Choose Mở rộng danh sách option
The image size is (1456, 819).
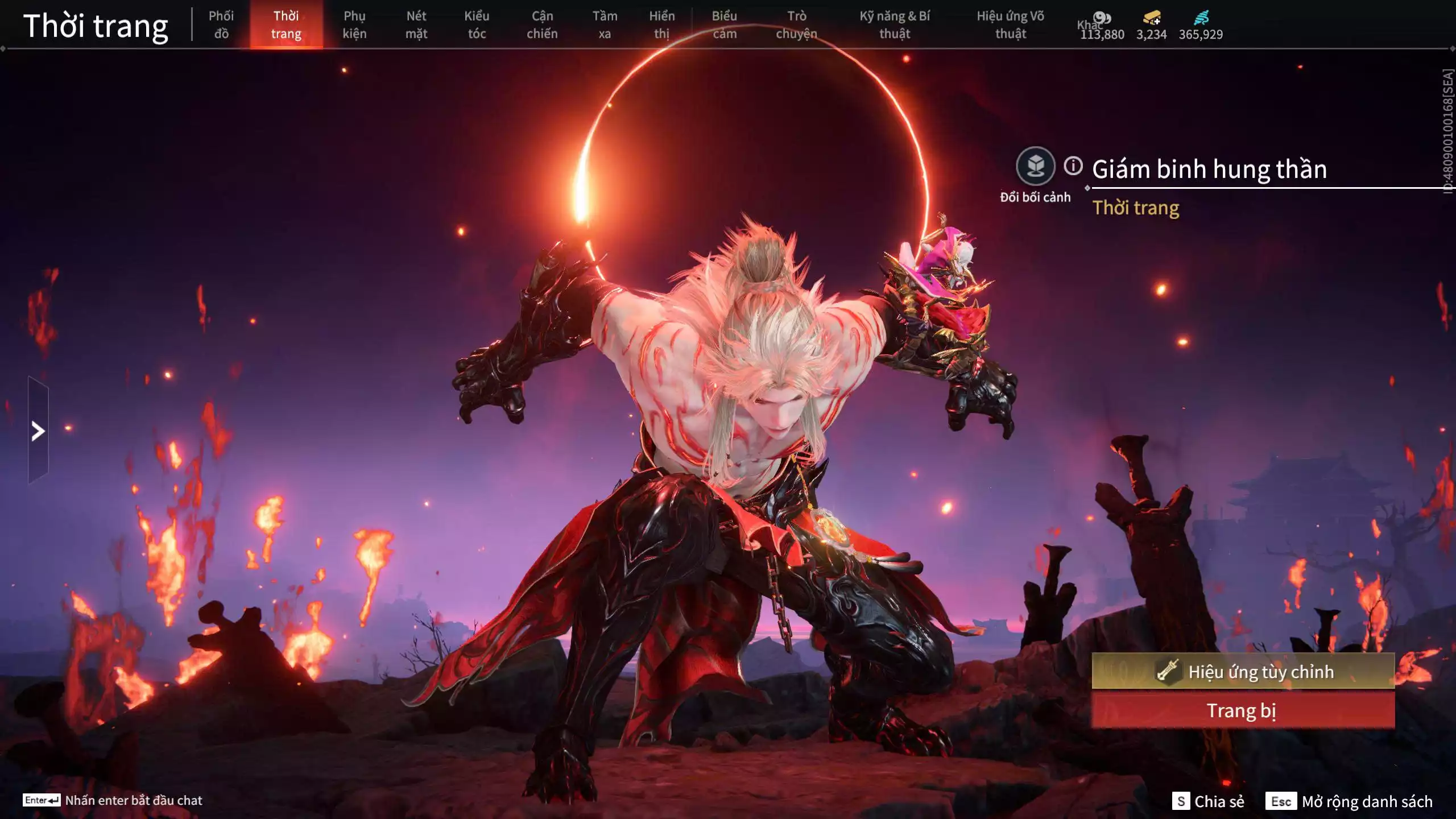point(1349,801)
